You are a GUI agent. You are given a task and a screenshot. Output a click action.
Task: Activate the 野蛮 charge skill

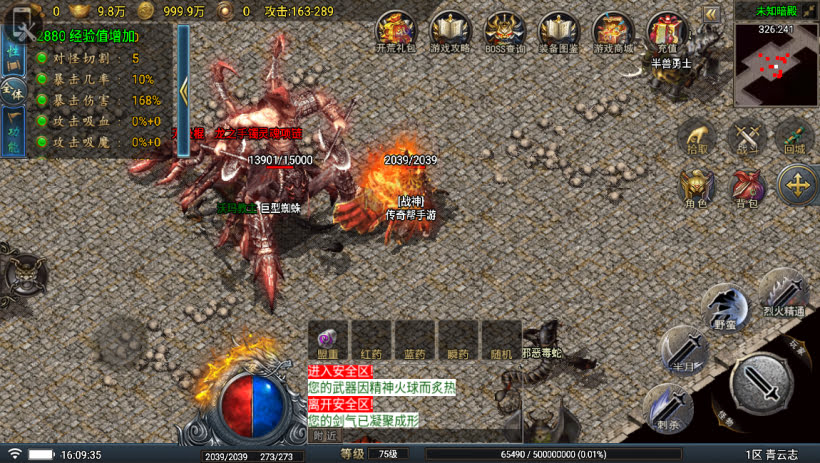coord(725,306)
